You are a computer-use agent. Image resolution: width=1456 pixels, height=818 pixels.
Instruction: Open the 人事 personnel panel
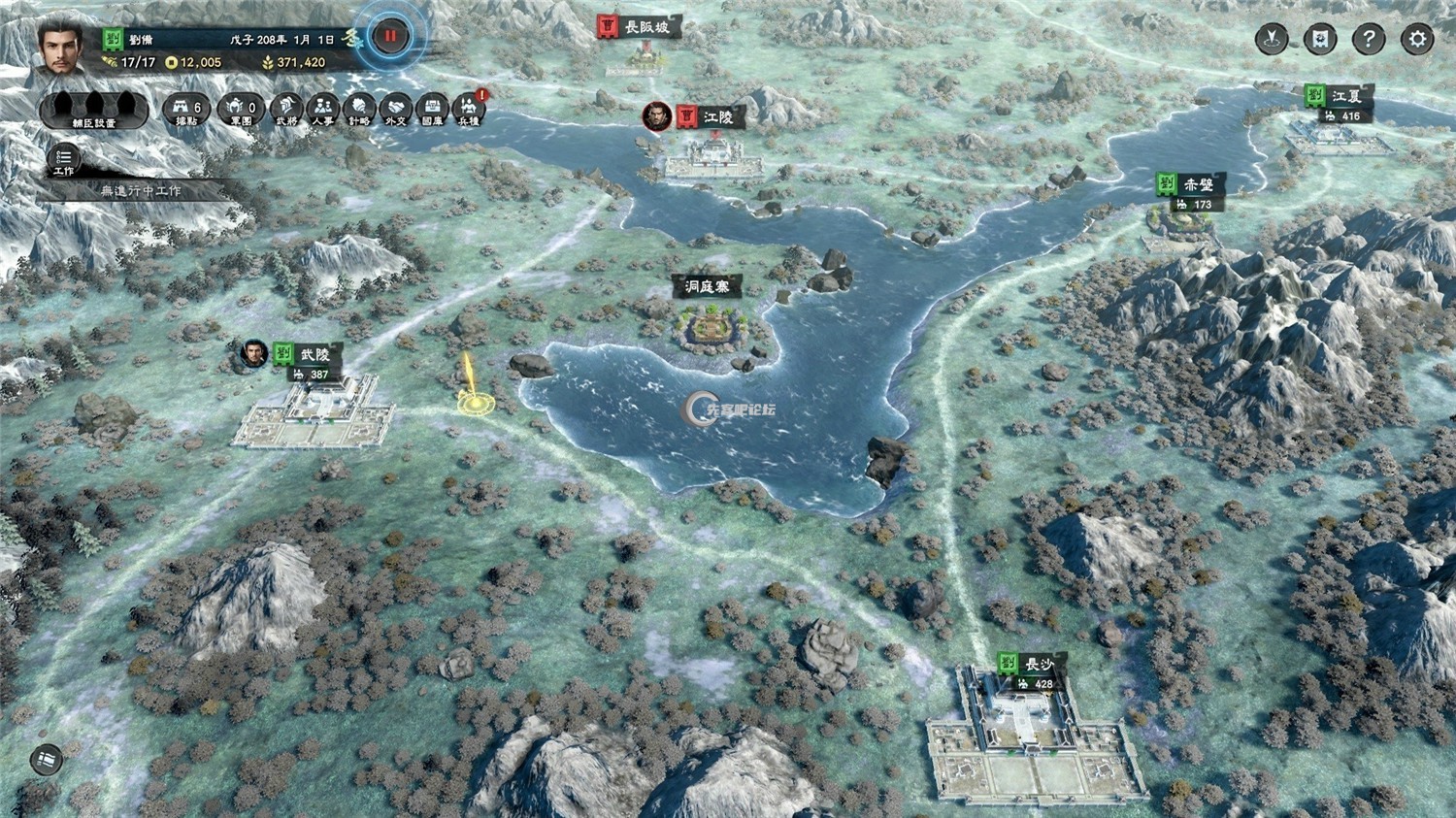(324, 107)
